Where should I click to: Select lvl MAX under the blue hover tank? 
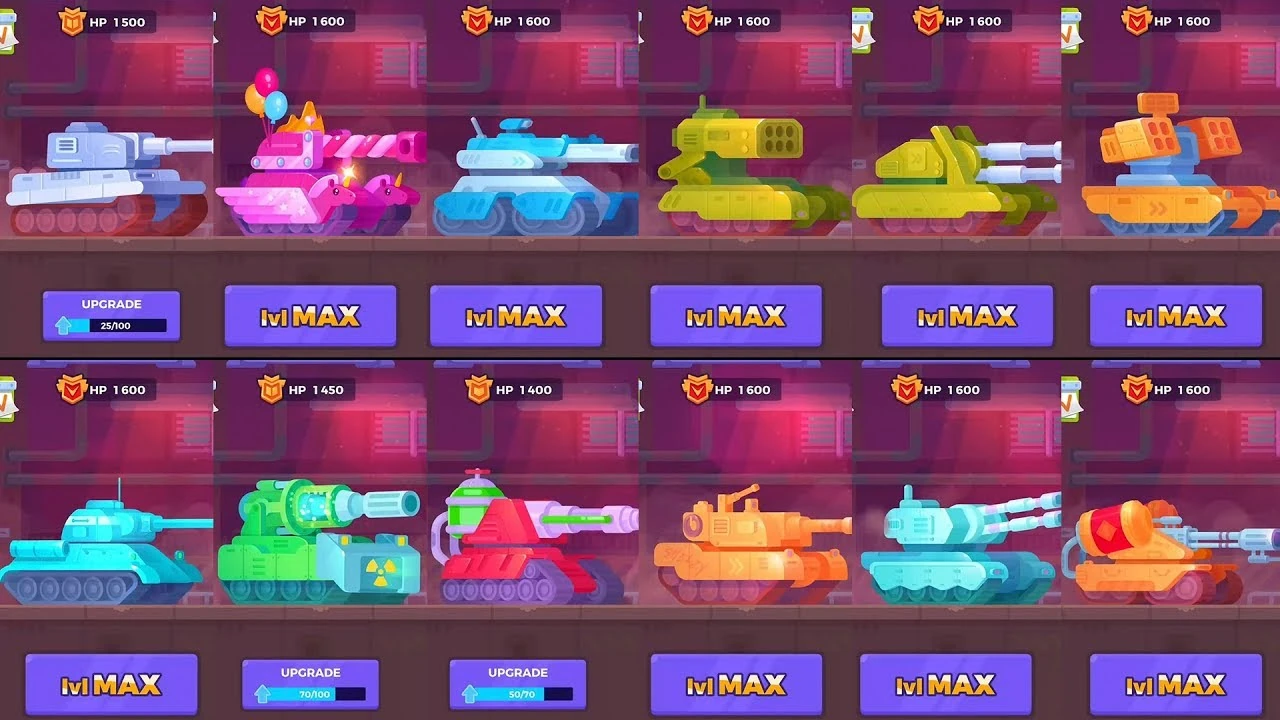(x=516, y=315)
